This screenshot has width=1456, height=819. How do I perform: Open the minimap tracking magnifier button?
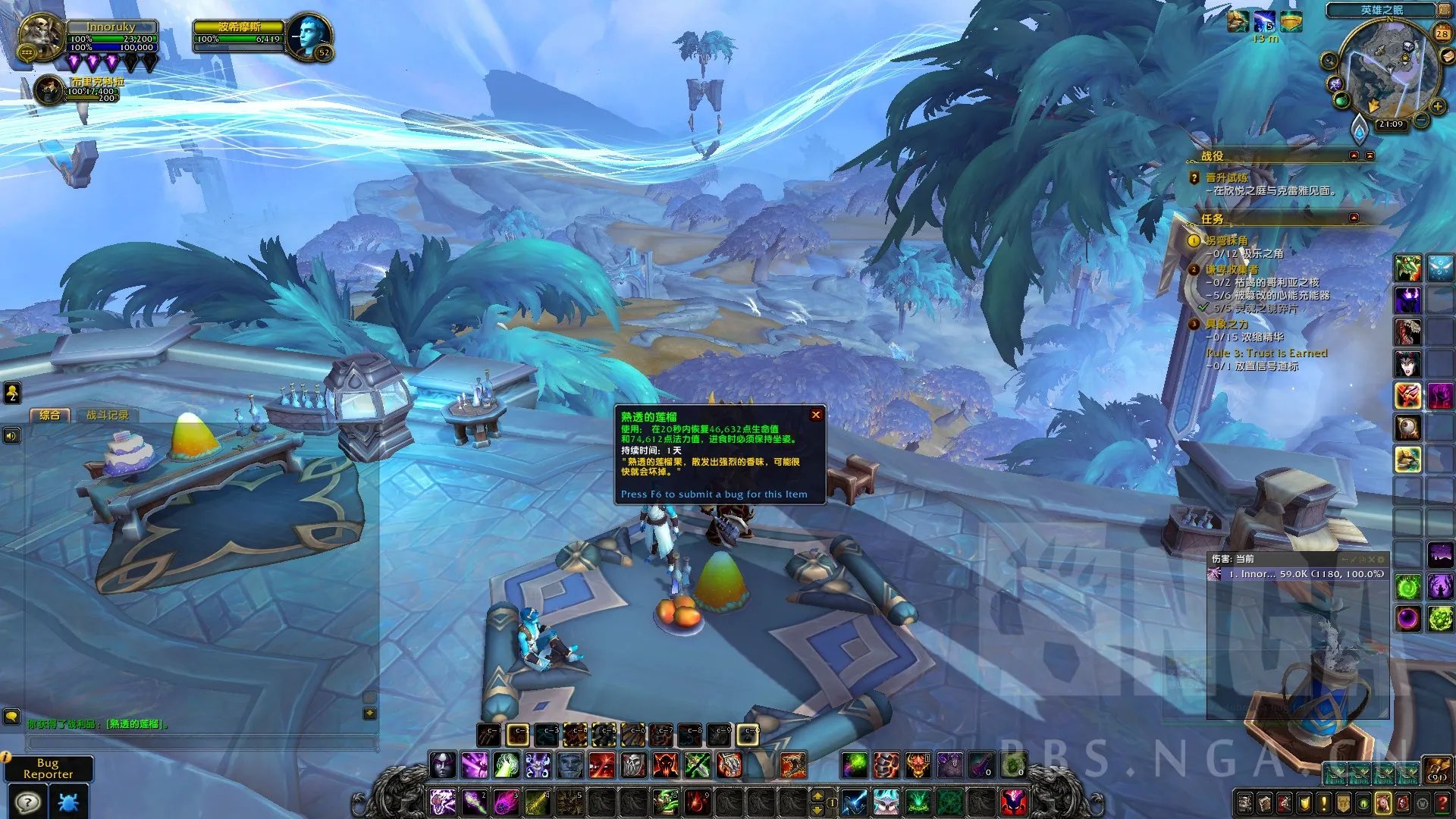pyautogui.click(x=1329, y=61)
